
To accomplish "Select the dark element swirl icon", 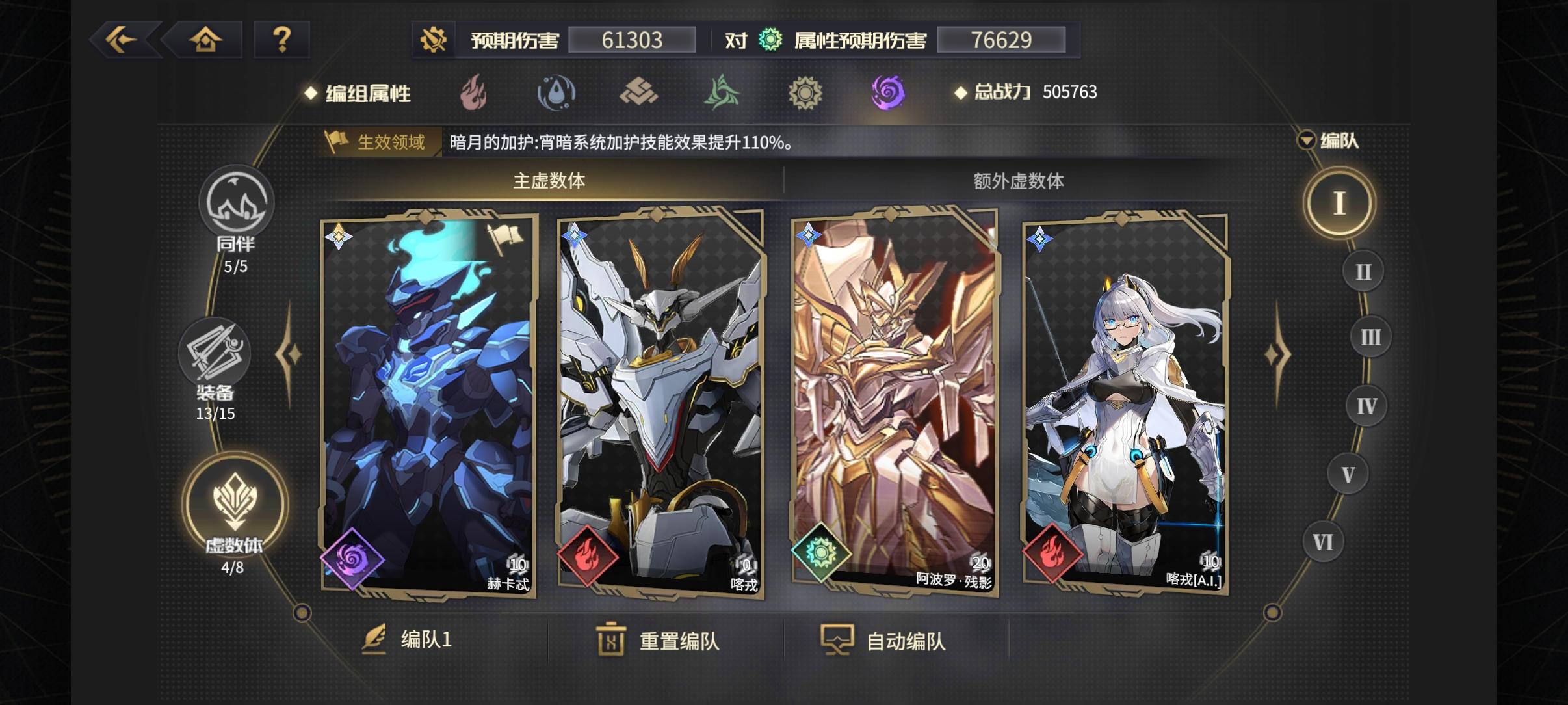I will coord(888,92).
